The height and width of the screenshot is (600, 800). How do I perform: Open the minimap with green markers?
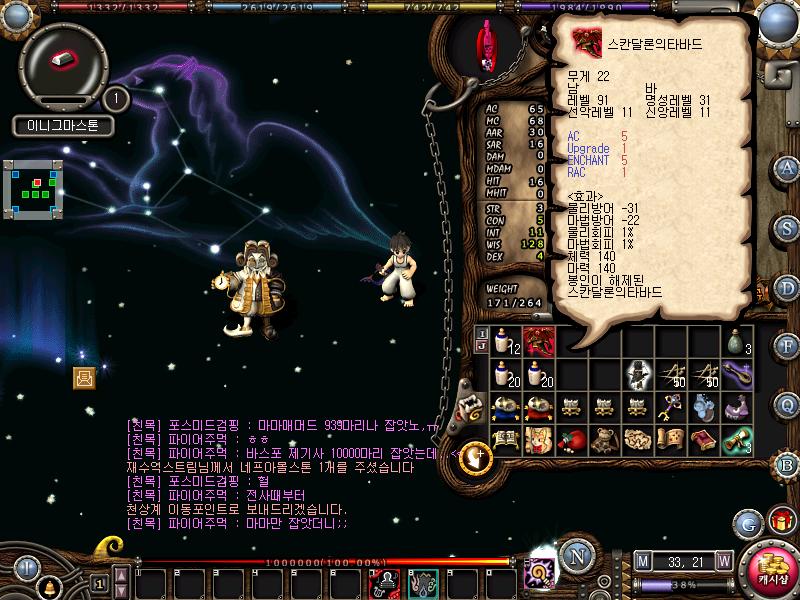[x=34, y=186]
